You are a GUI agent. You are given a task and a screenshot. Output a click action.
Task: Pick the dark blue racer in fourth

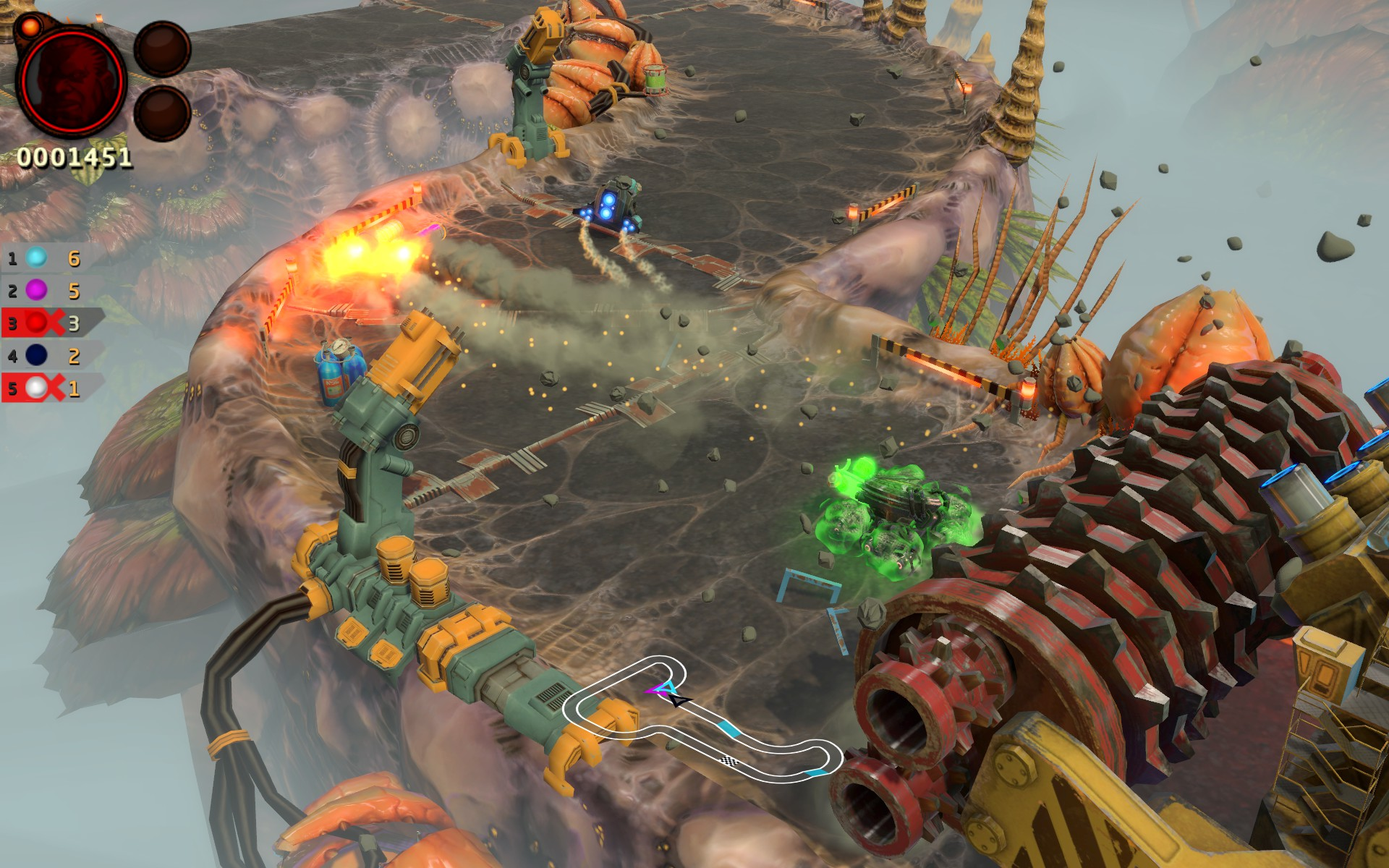pos(43,356)
